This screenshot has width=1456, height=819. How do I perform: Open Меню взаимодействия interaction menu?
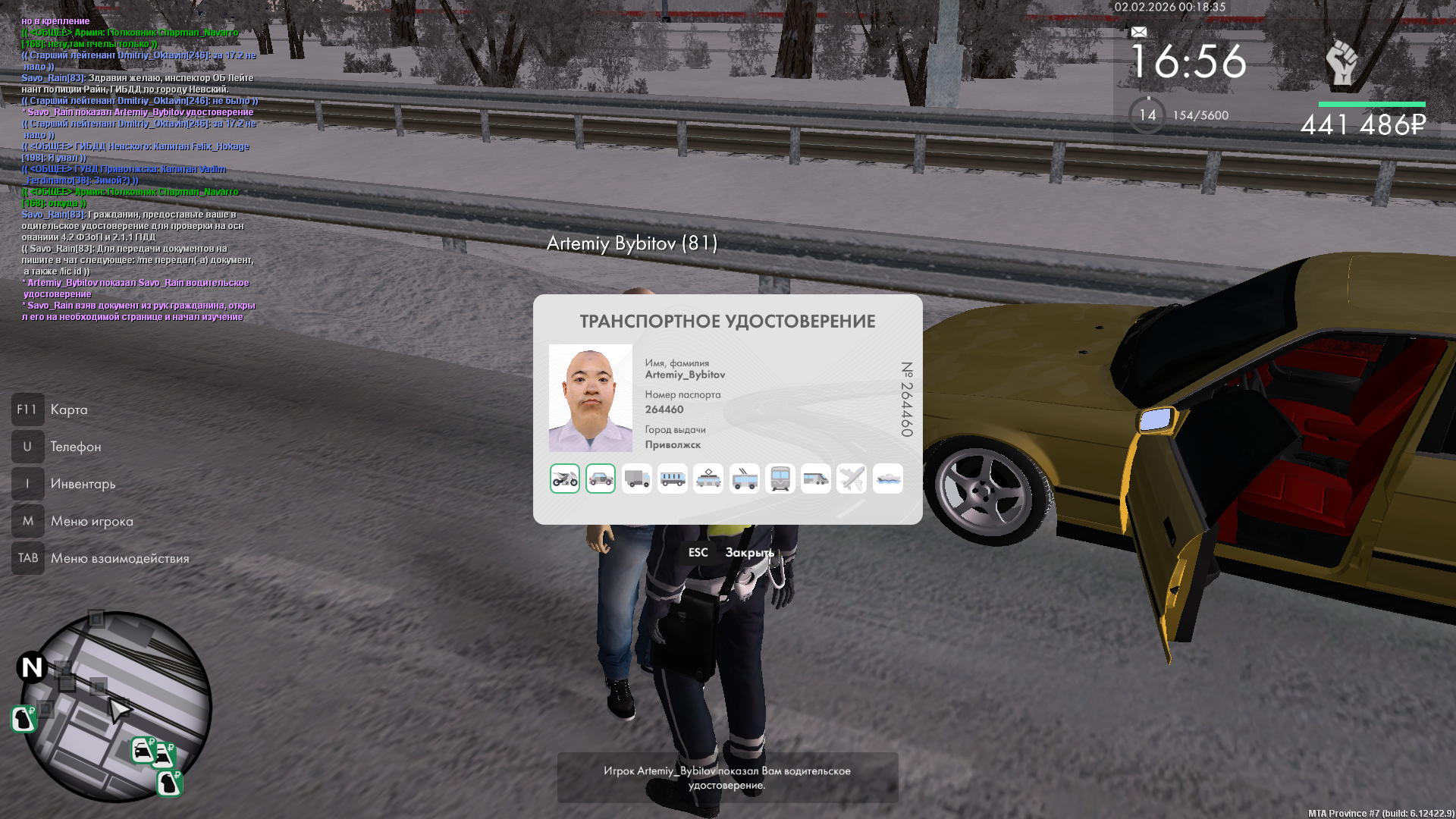(x=120, y=558)
